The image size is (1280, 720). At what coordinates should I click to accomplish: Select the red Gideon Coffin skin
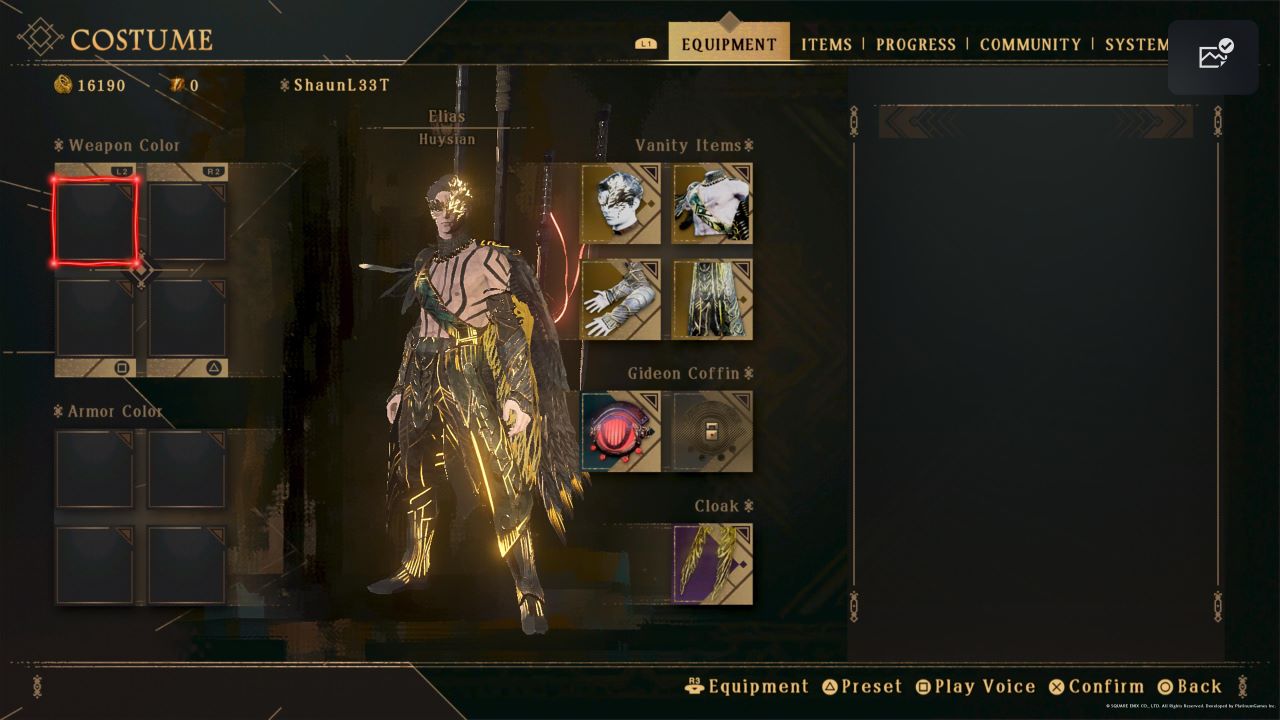pos(621,431)
